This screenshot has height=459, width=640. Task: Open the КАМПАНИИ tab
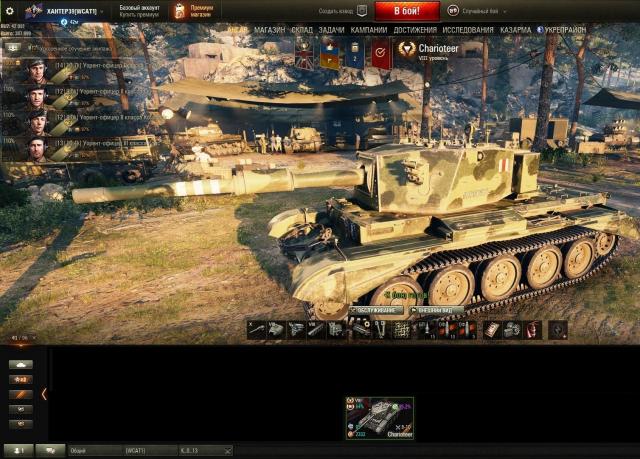click(x=369, y=30)
